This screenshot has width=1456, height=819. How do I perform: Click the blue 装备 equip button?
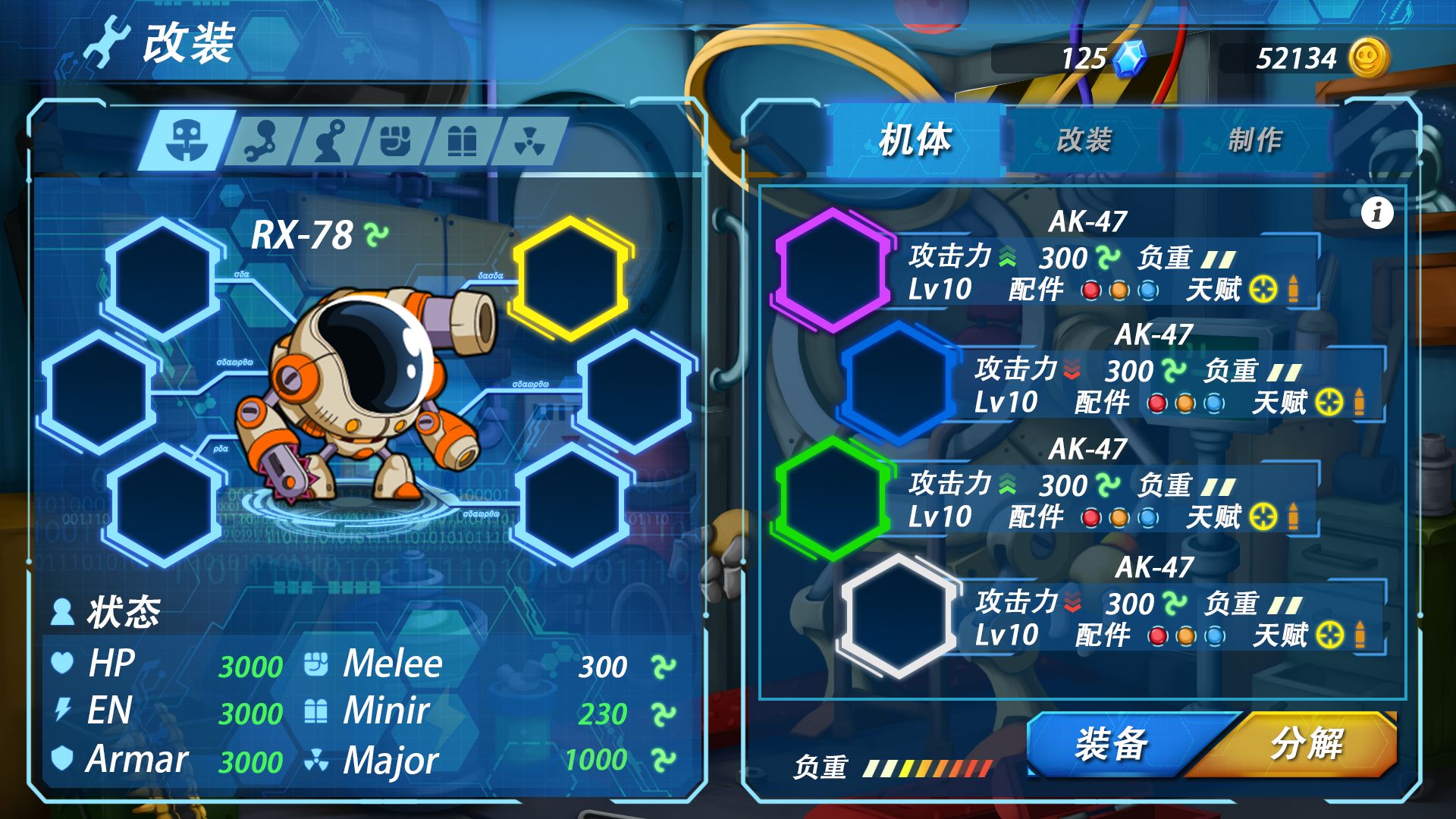pyautogui.click(x=1111, y=744)
